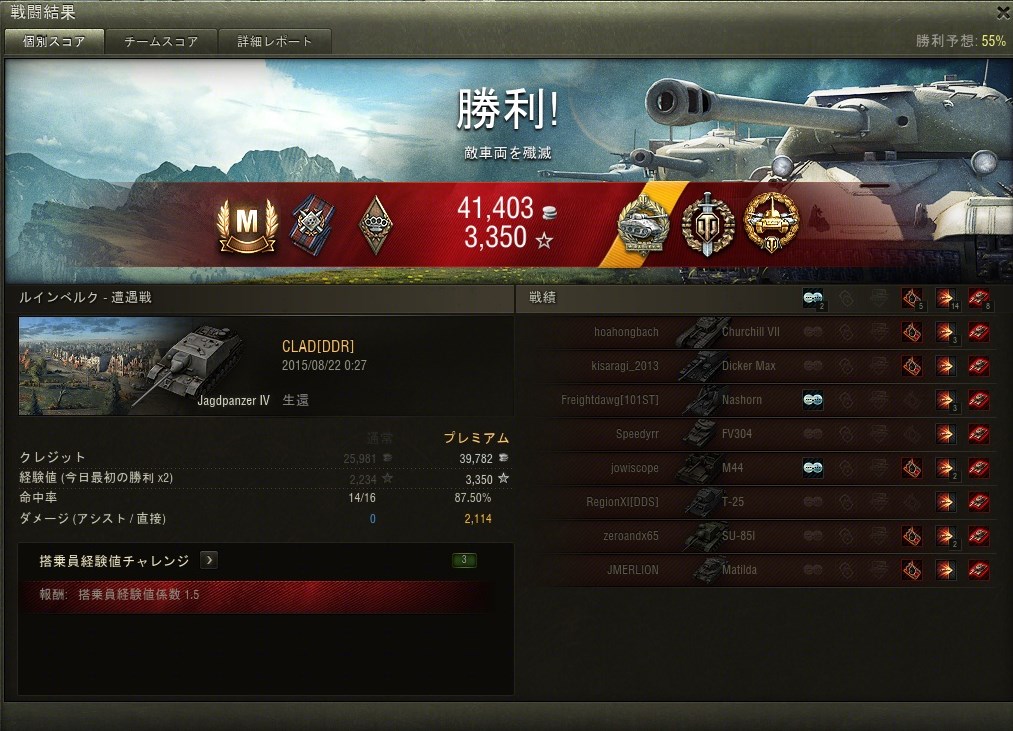1013x731 pixels.
Task: Select the 個別スコア tab
Action: (x=54, y=42)
